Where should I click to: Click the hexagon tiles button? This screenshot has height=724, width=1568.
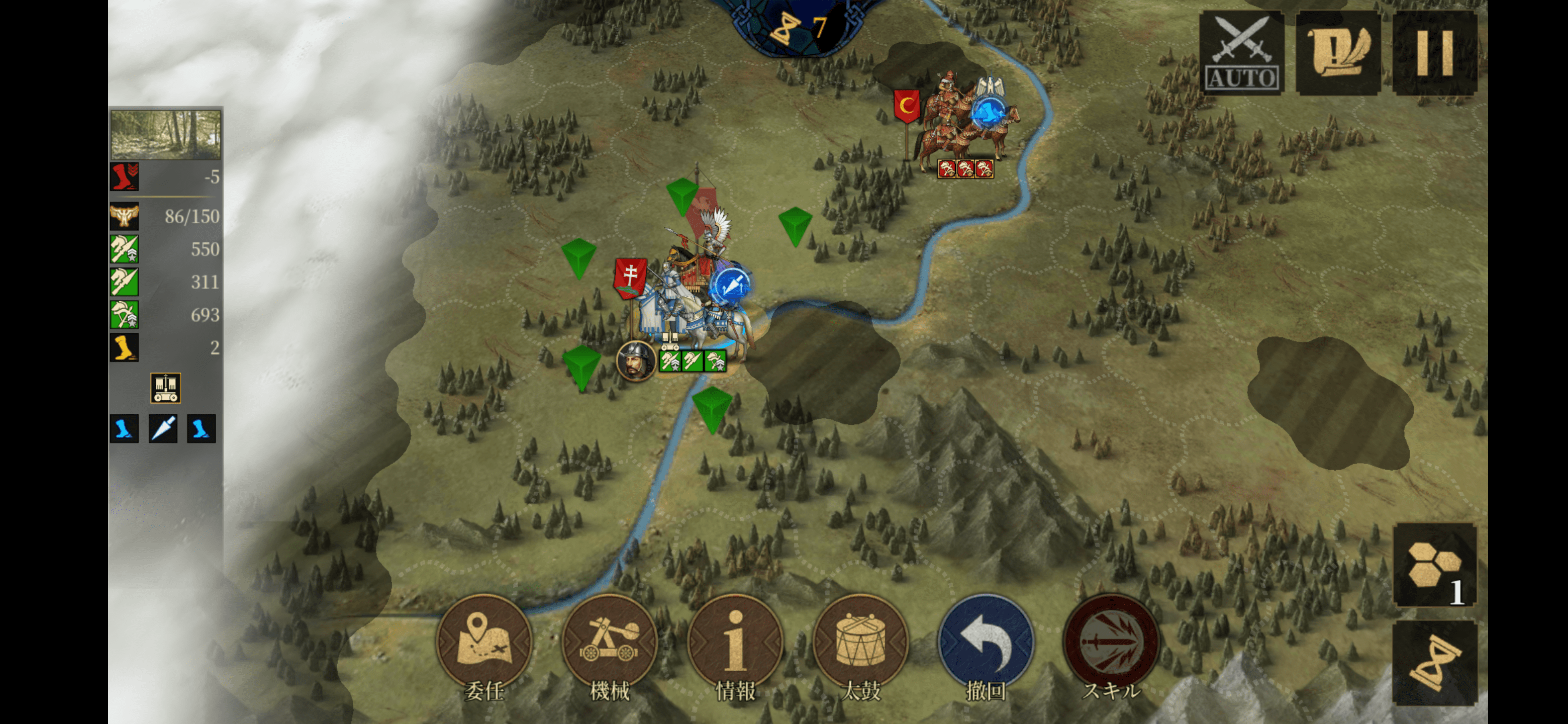coord(1435,565)
